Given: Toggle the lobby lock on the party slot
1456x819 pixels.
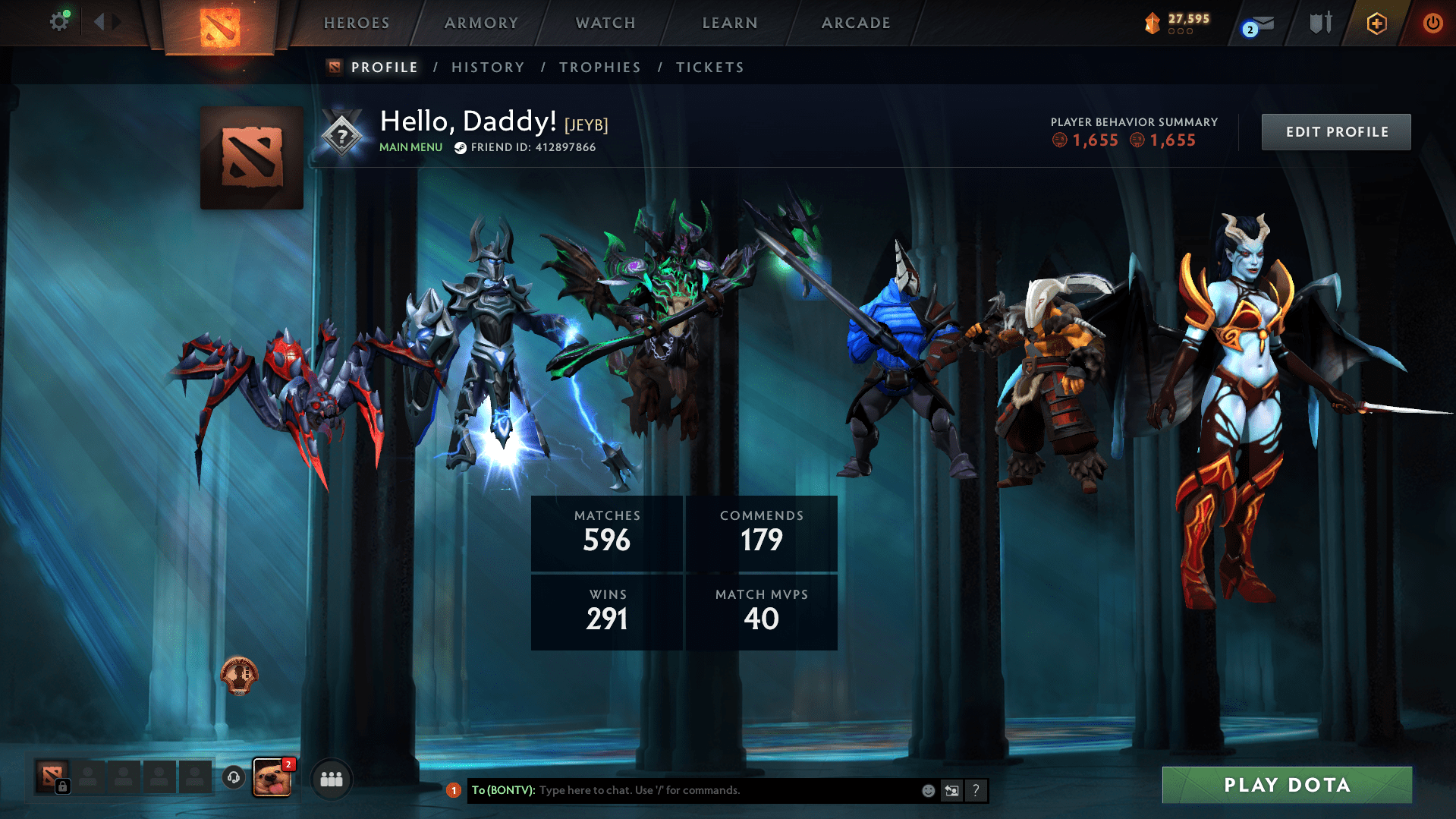Looking at the screenshot, I should click(x=62, y=788).
